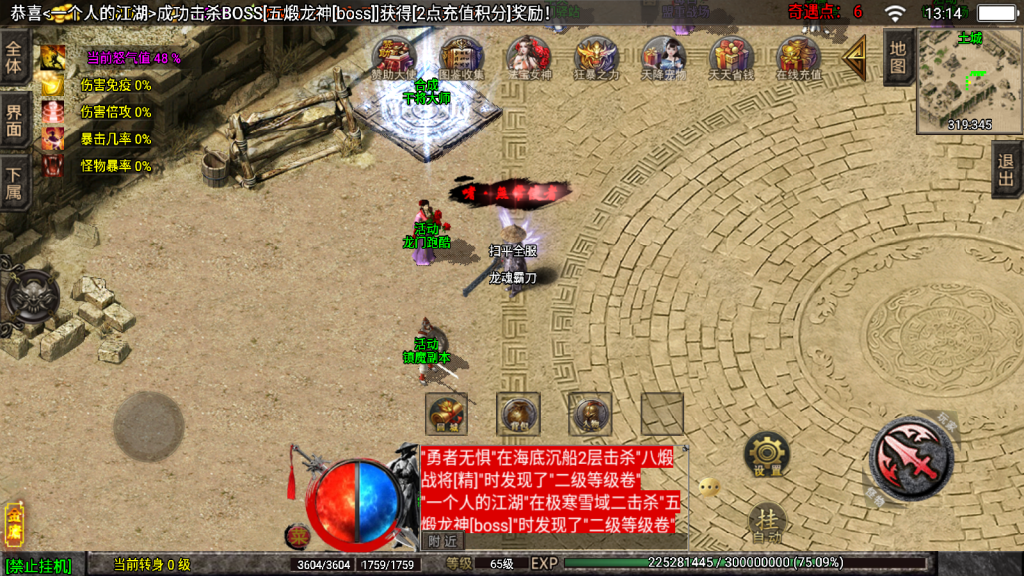The width and height of the screenshot is (1024, 576).
Task: Open the 天降宠物 pet event
Action: (663, 57)
